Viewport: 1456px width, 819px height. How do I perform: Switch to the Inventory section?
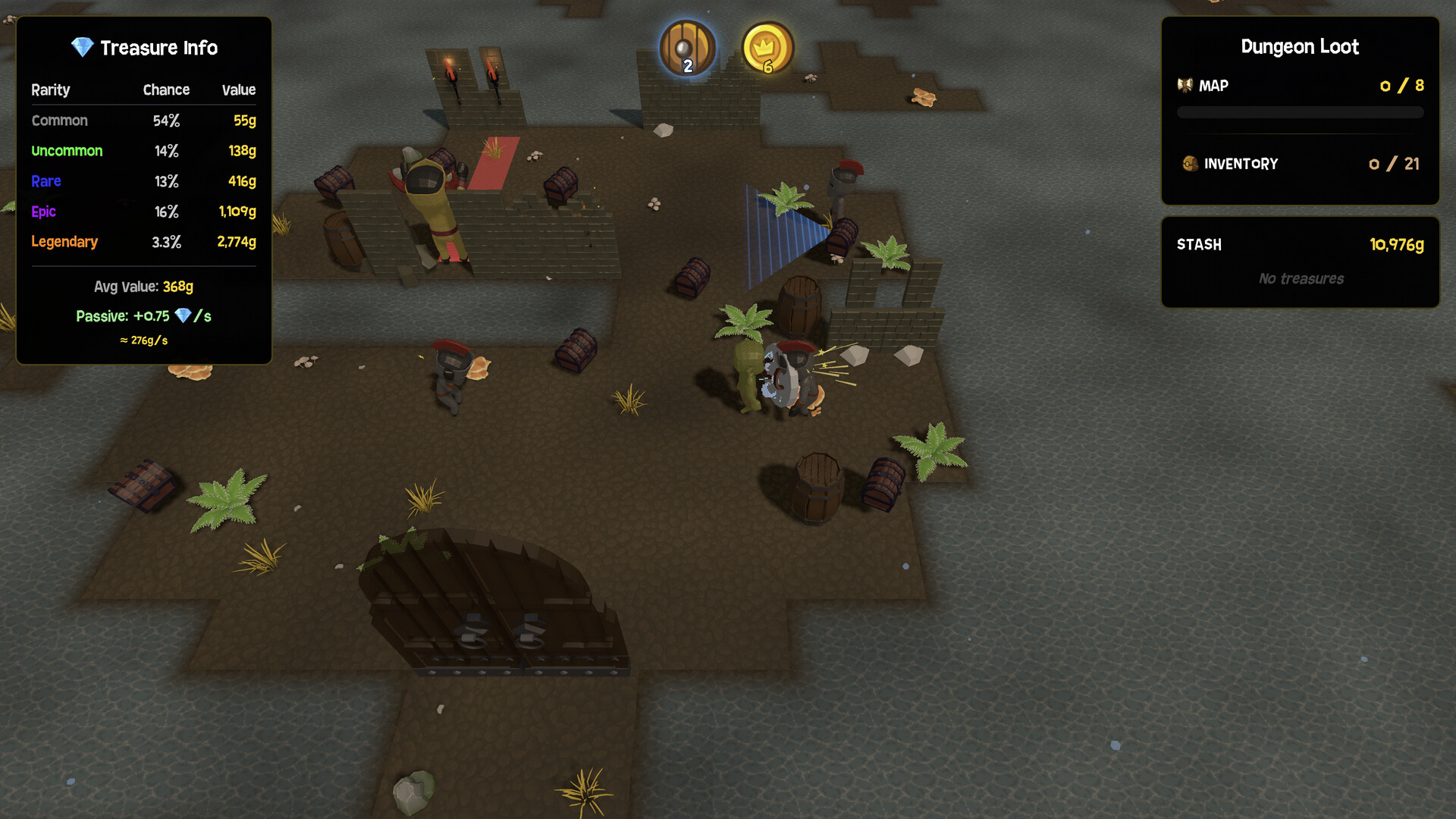point(1241,163)
